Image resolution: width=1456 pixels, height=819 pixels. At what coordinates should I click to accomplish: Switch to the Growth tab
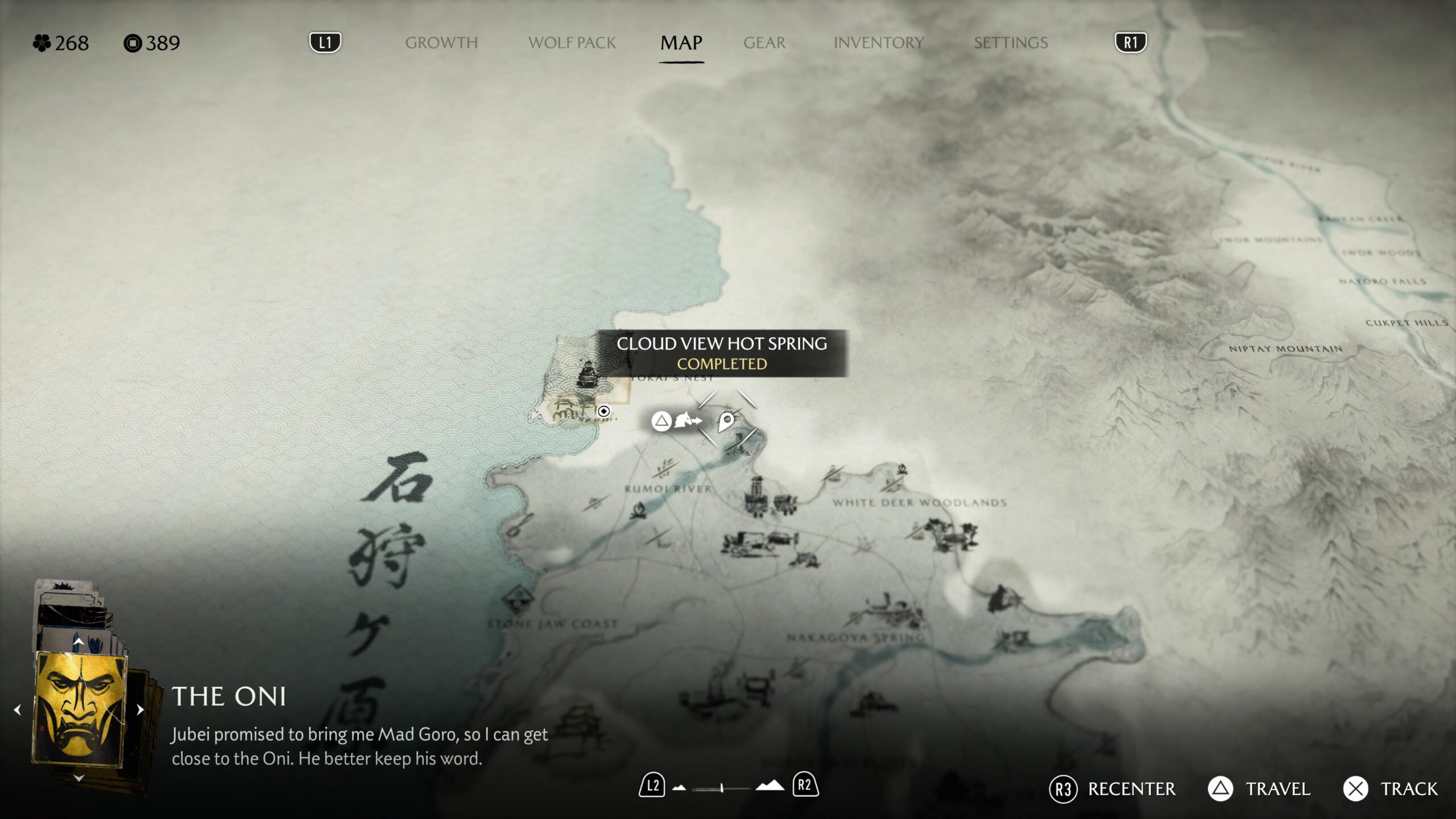click(x=441, y=43)
